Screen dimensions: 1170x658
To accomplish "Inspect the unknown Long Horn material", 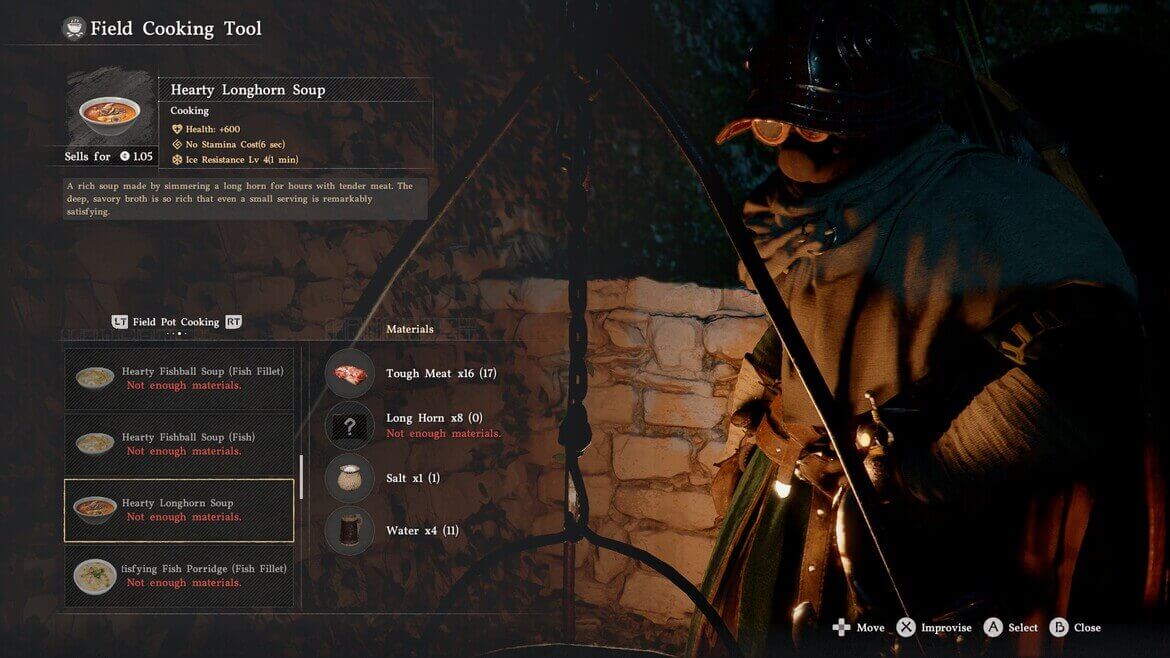I will tap(349, 426).
